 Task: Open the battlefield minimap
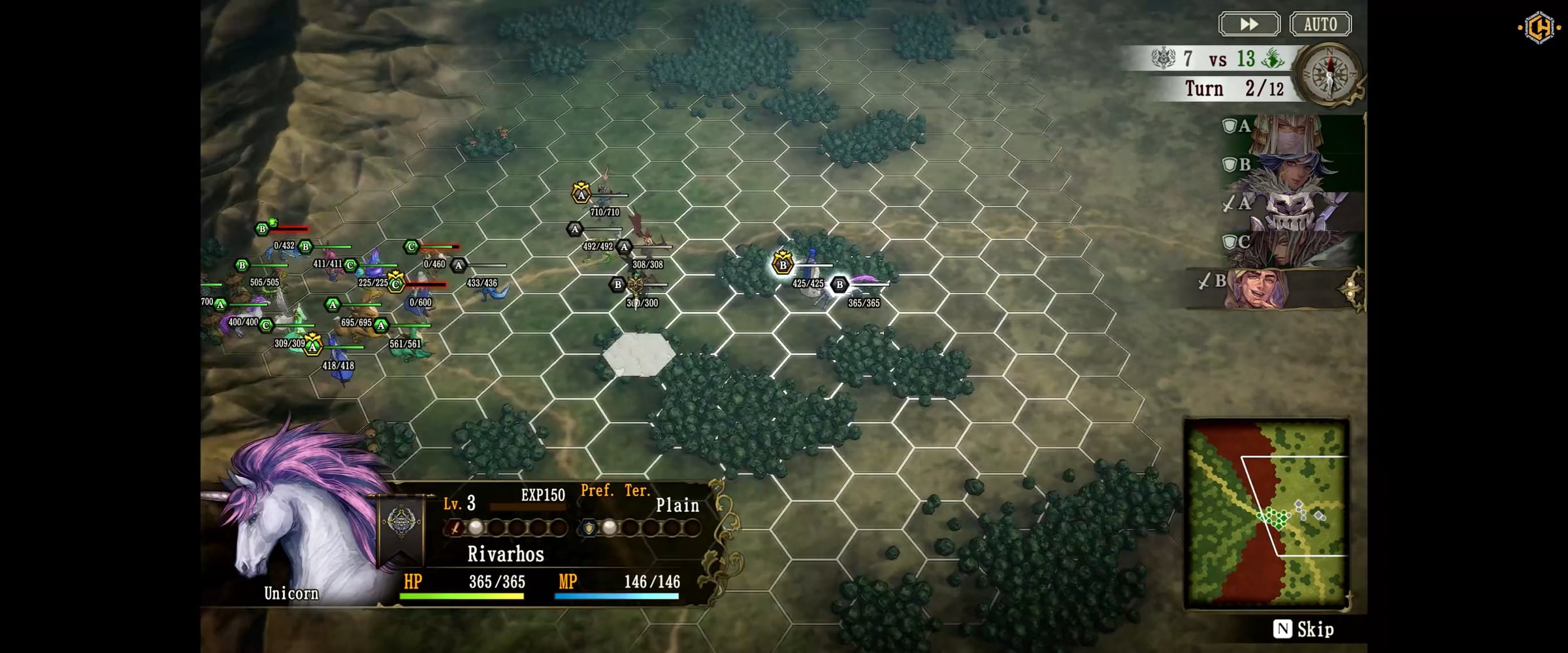click(1266, 514)
